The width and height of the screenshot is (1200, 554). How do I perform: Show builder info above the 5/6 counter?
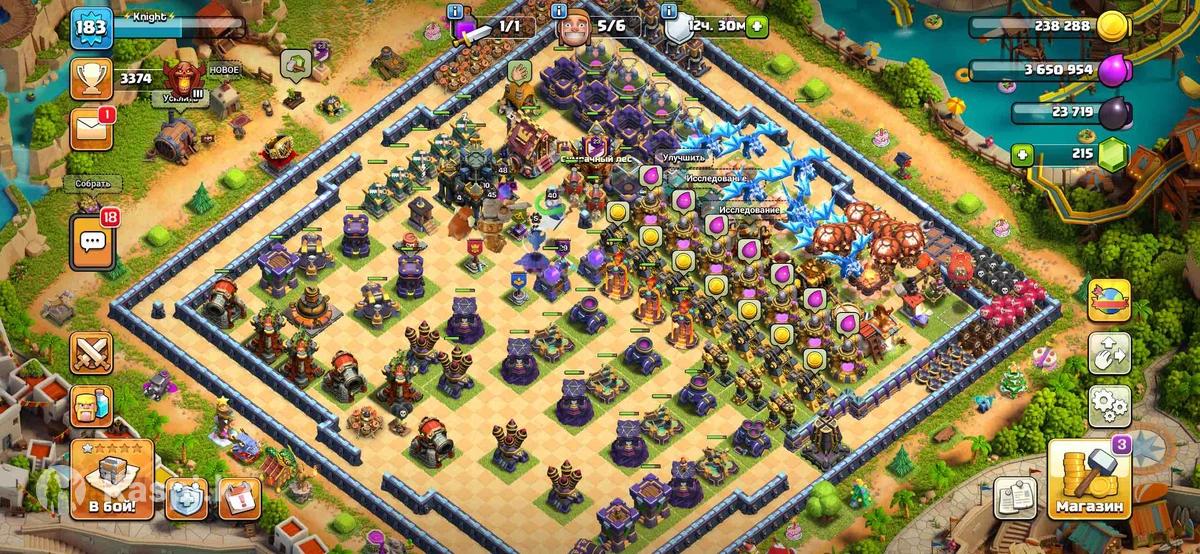560,10
